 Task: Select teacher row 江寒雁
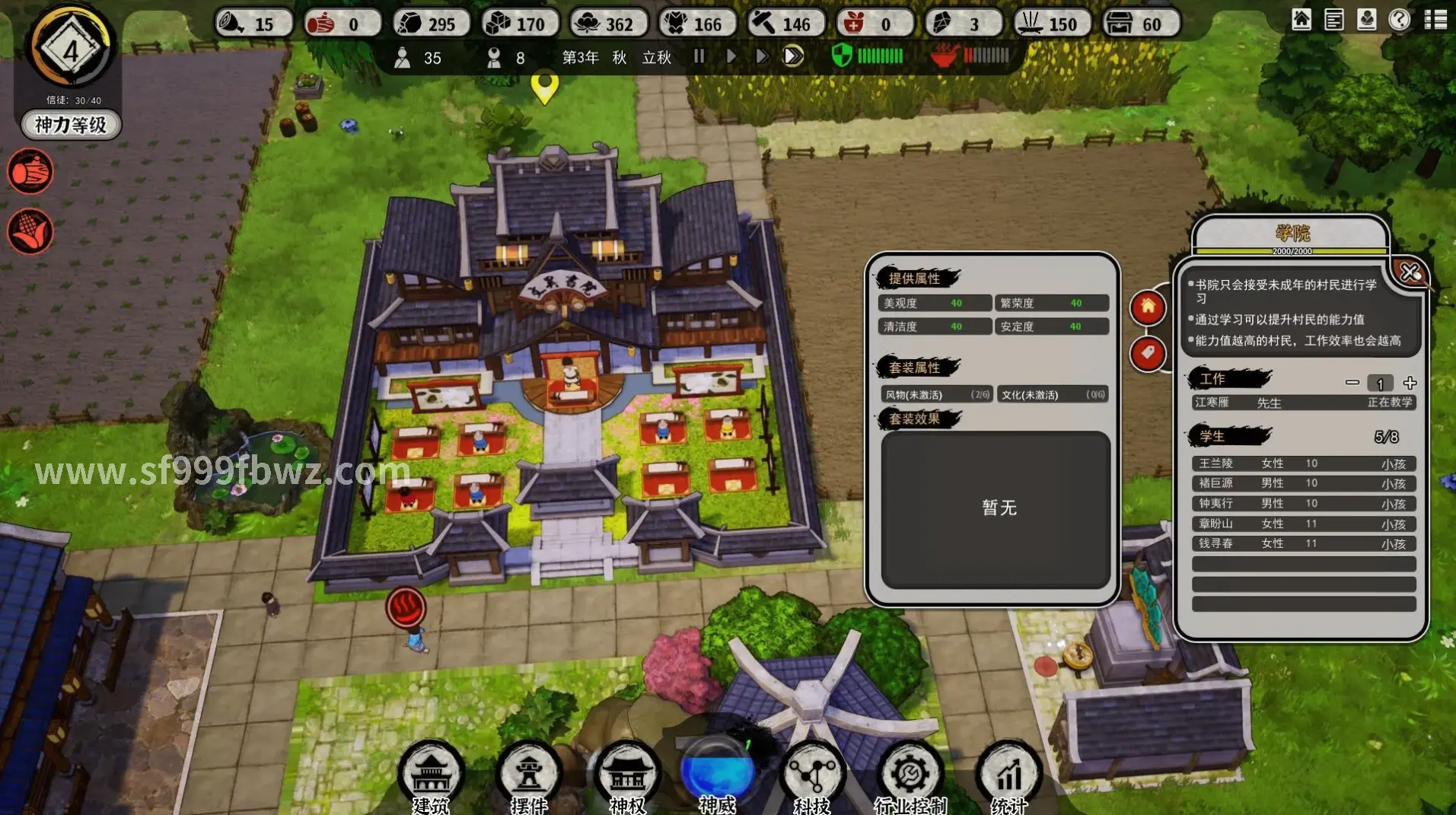pos(1303,403)
